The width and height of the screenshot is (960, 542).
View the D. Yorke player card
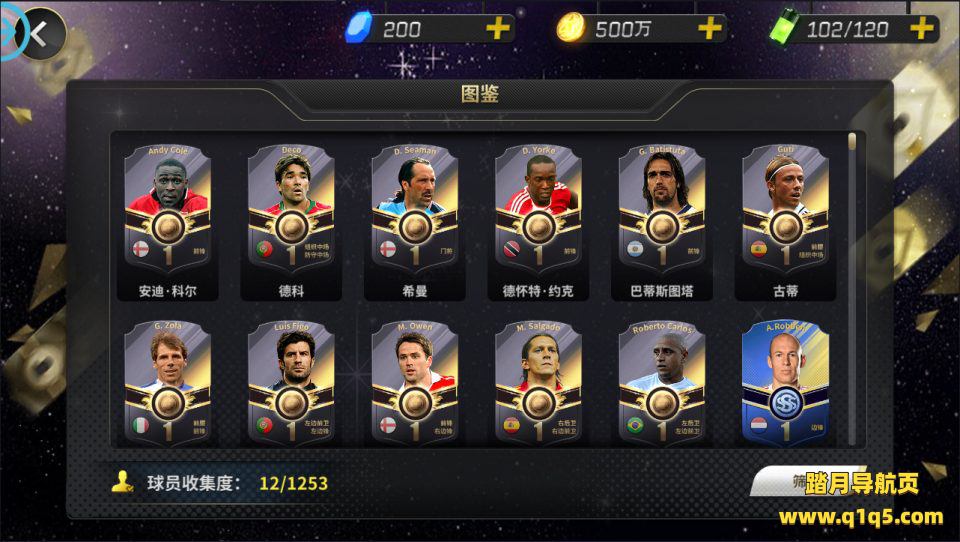(x=538, y=212)
